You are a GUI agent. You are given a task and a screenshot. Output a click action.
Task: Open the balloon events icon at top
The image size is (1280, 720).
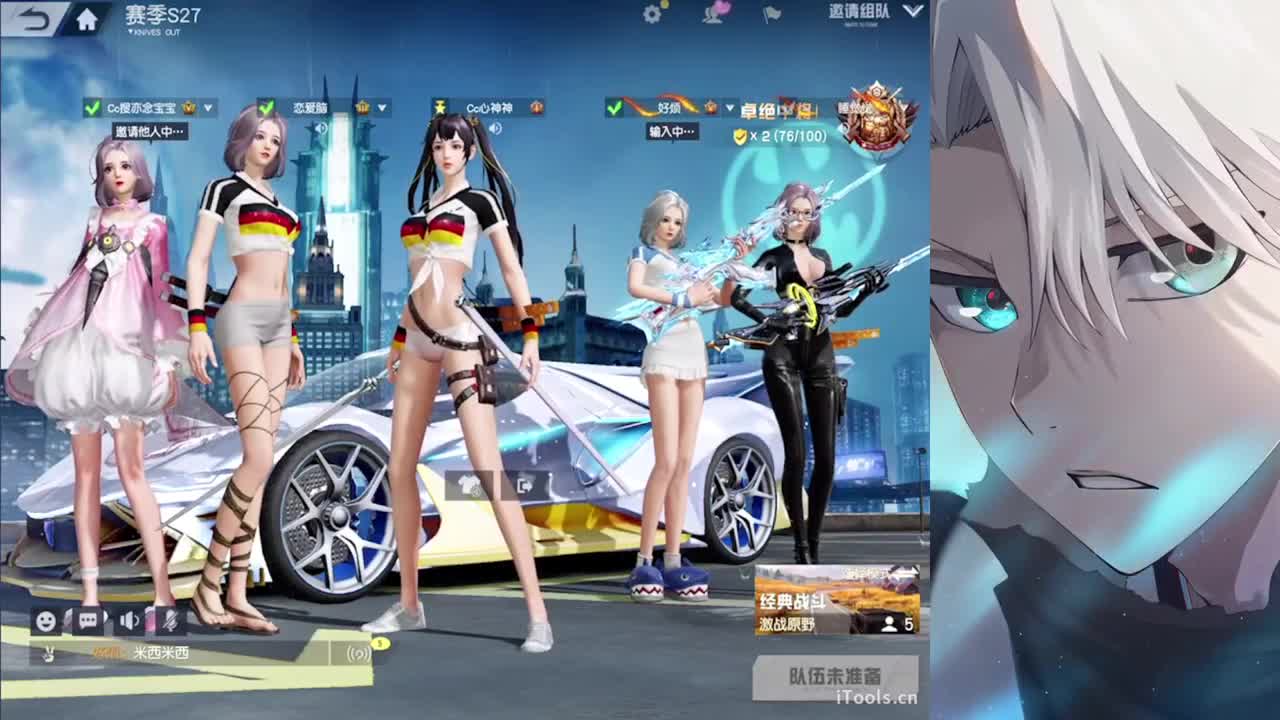click(x=716, y=10)
